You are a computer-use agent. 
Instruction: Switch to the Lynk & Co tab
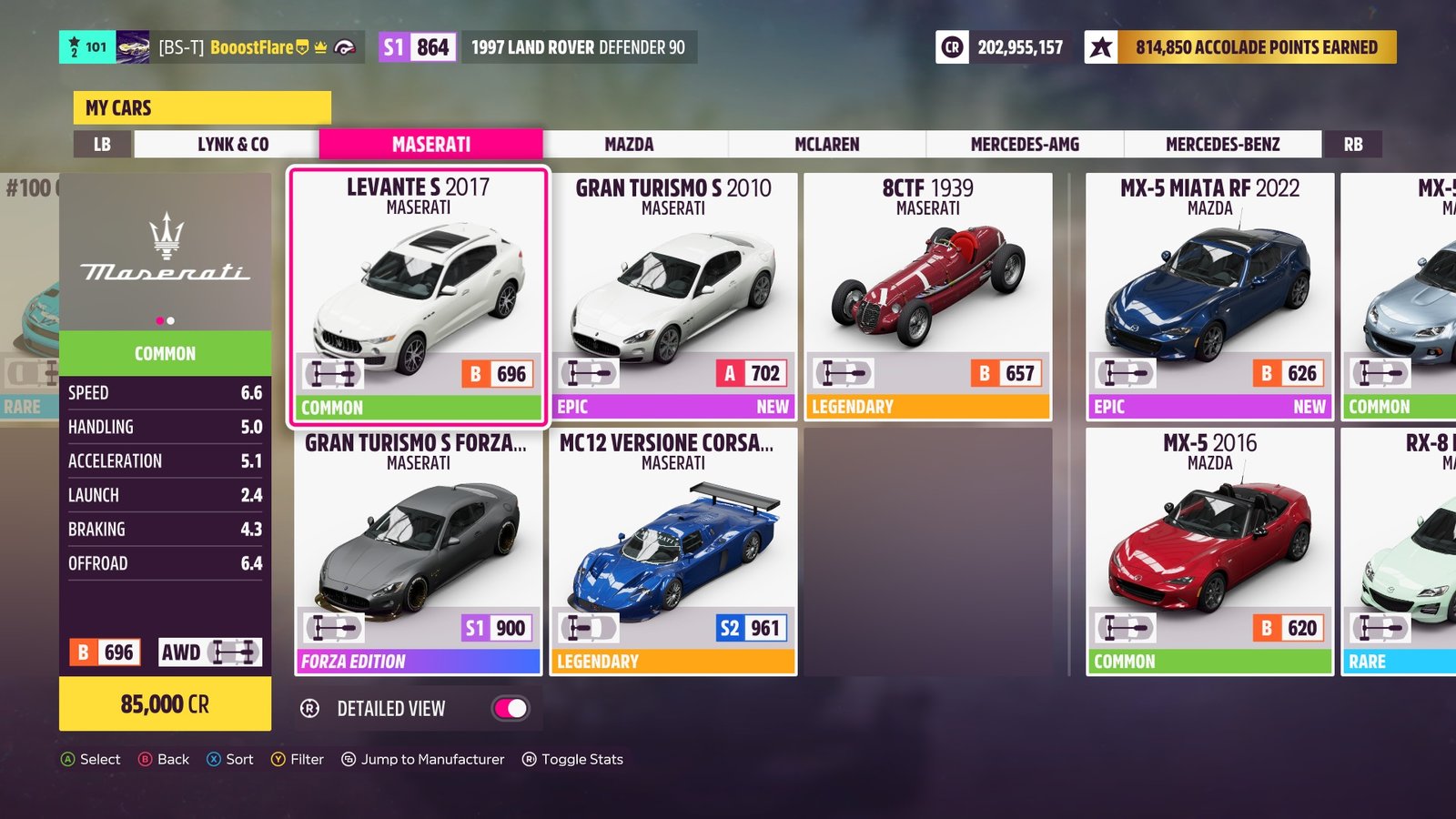[233, 145]
